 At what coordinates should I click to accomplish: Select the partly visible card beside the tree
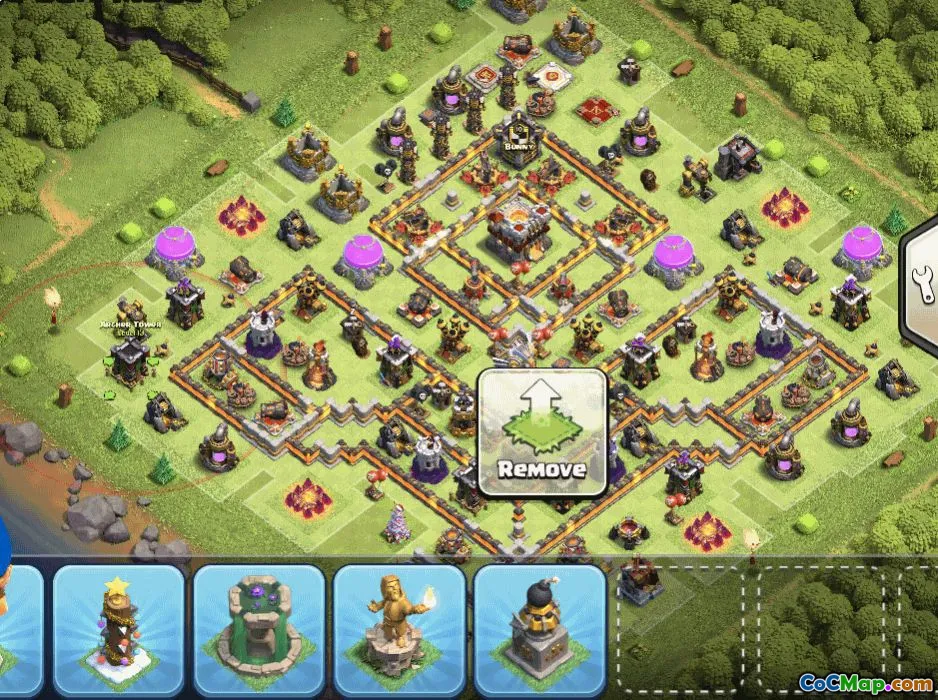coord(18,628)
